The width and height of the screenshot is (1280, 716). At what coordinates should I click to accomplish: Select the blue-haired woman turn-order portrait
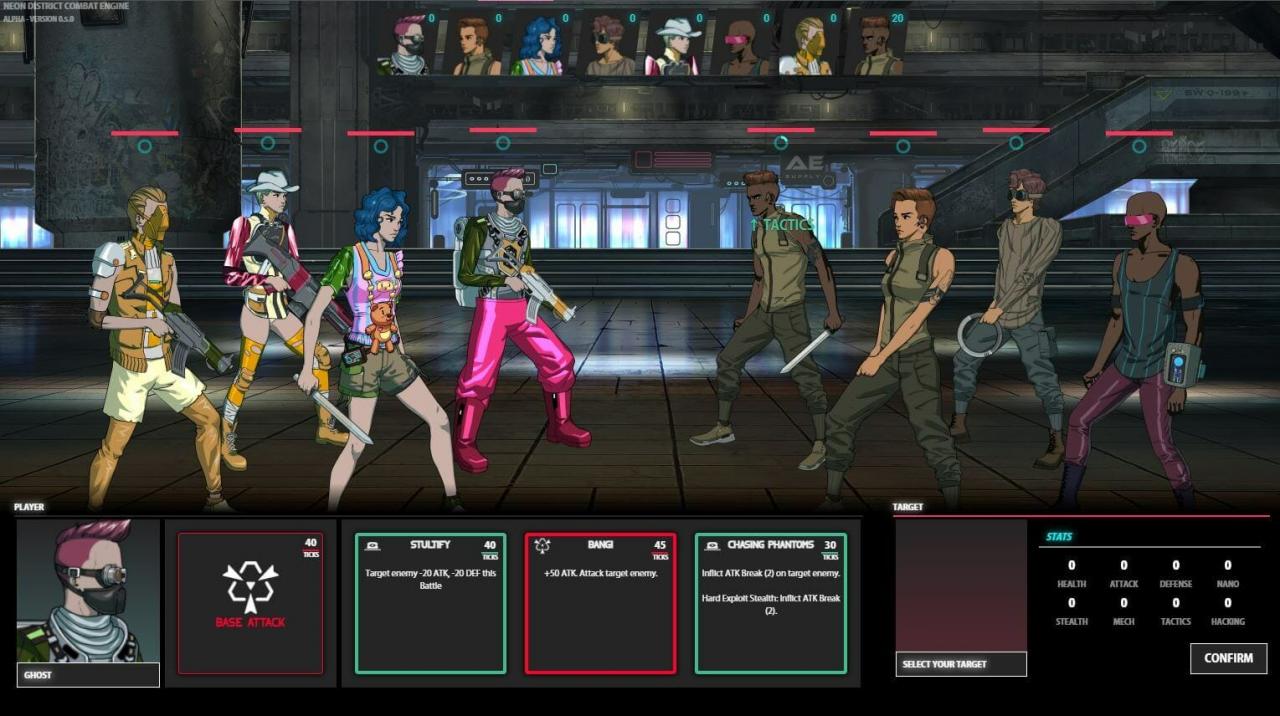click(541, 45)
